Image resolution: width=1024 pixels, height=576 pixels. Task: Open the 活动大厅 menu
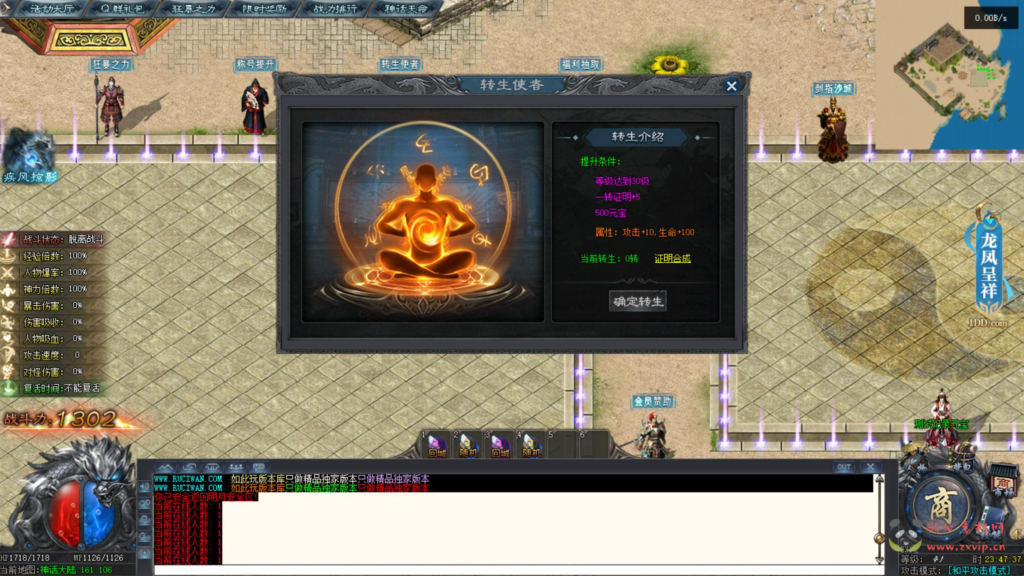click(53, 8)
